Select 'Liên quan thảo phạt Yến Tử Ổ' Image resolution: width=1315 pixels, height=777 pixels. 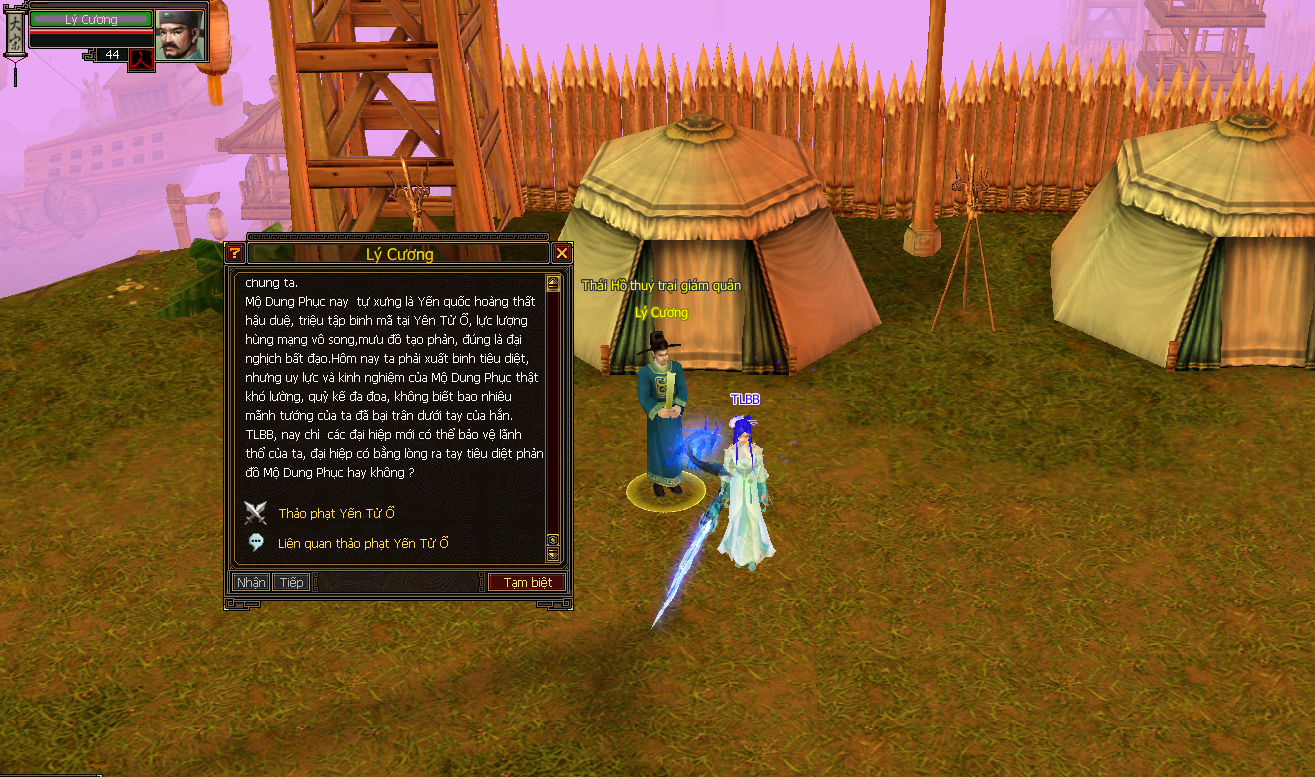point(363,543)
